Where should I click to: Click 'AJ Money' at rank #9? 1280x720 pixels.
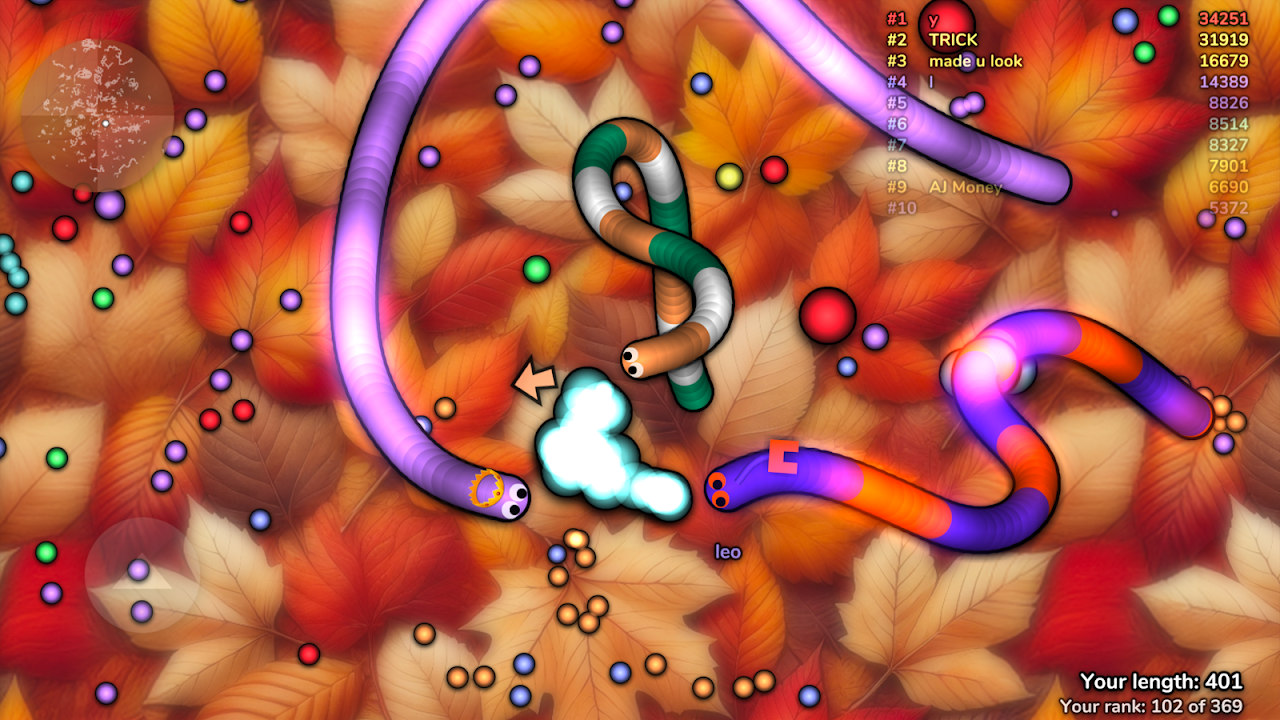click(965, 186)
